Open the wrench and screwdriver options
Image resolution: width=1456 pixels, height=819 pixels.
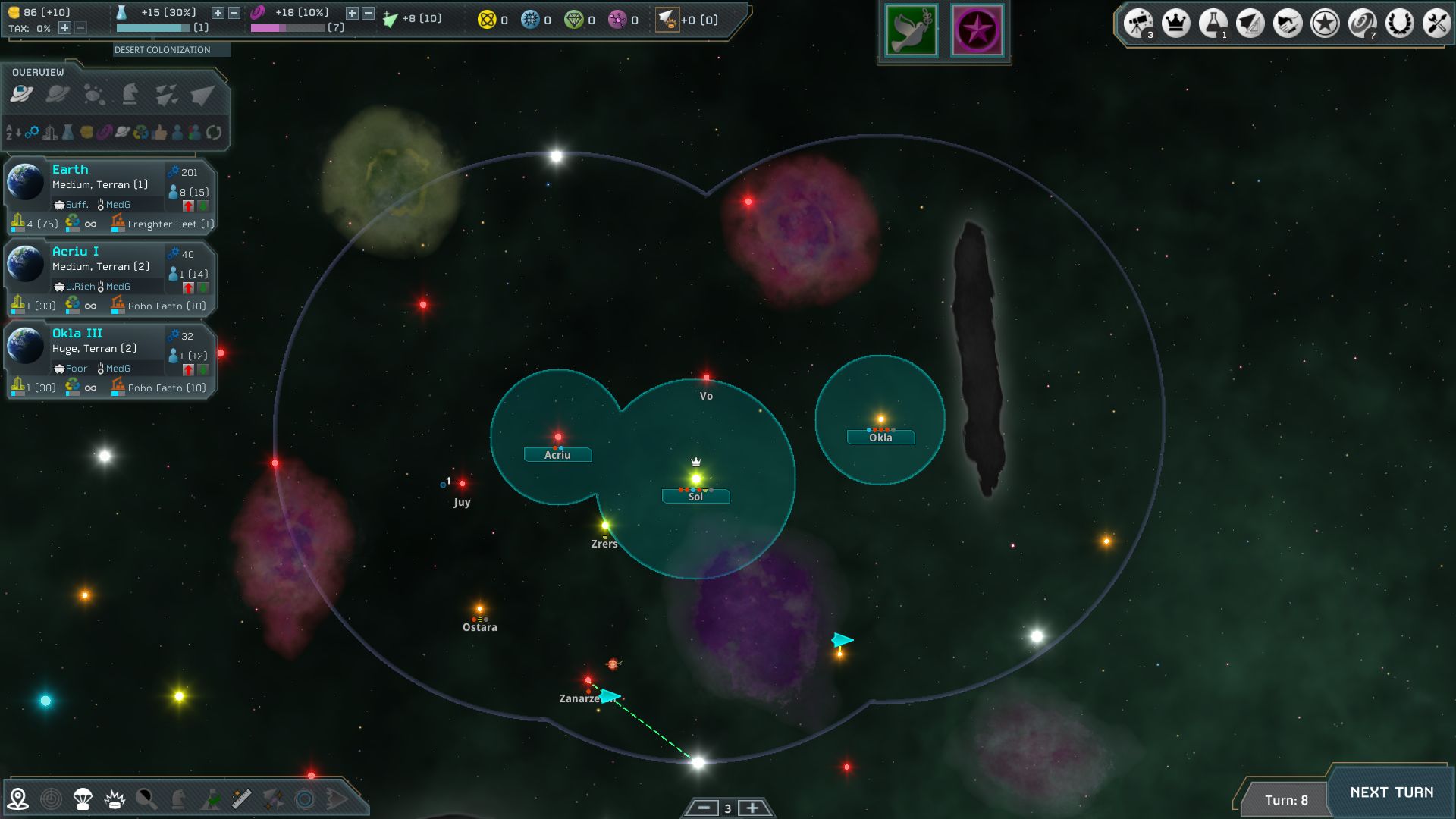click(1436, 24)
